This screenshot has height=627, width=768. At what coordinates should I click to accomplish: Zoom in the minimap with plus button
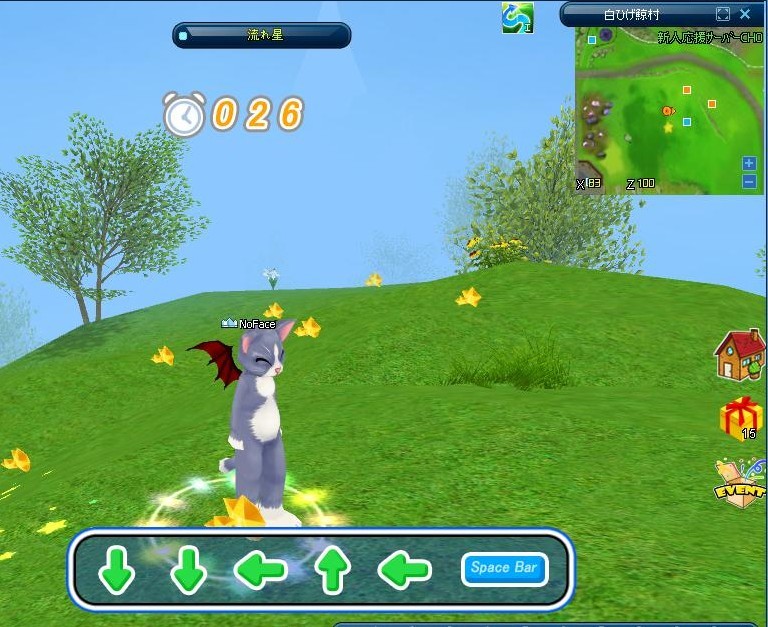pyautogui.click(x=749, y=163)
